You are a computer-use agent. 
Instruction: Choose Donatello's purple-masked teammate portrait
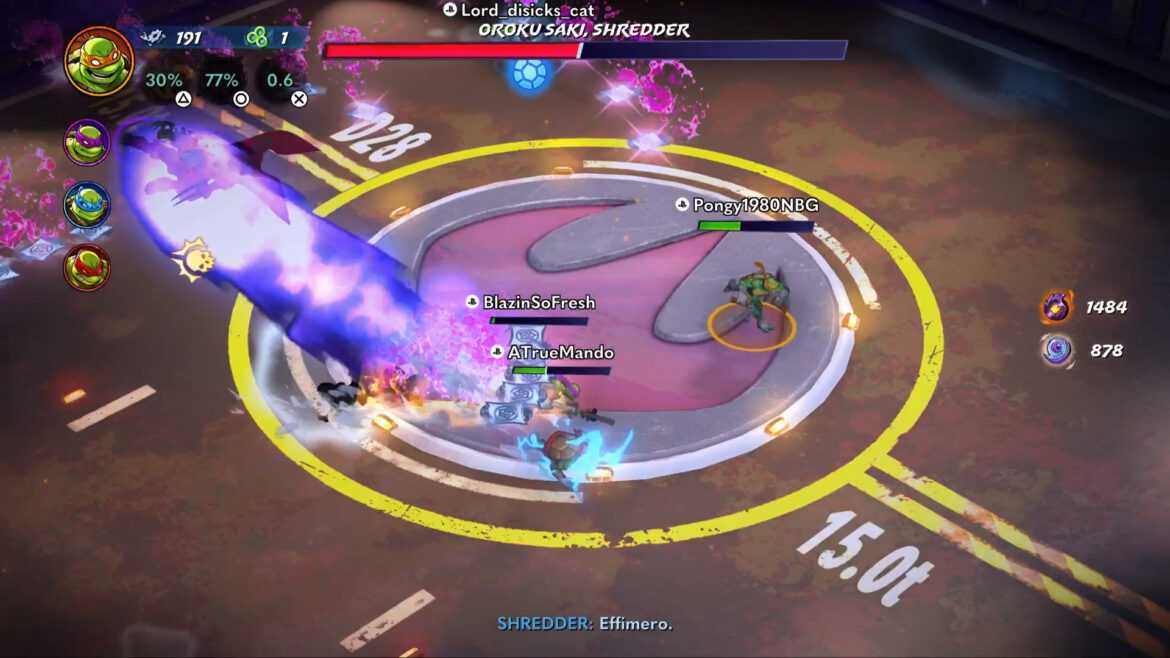87,142
